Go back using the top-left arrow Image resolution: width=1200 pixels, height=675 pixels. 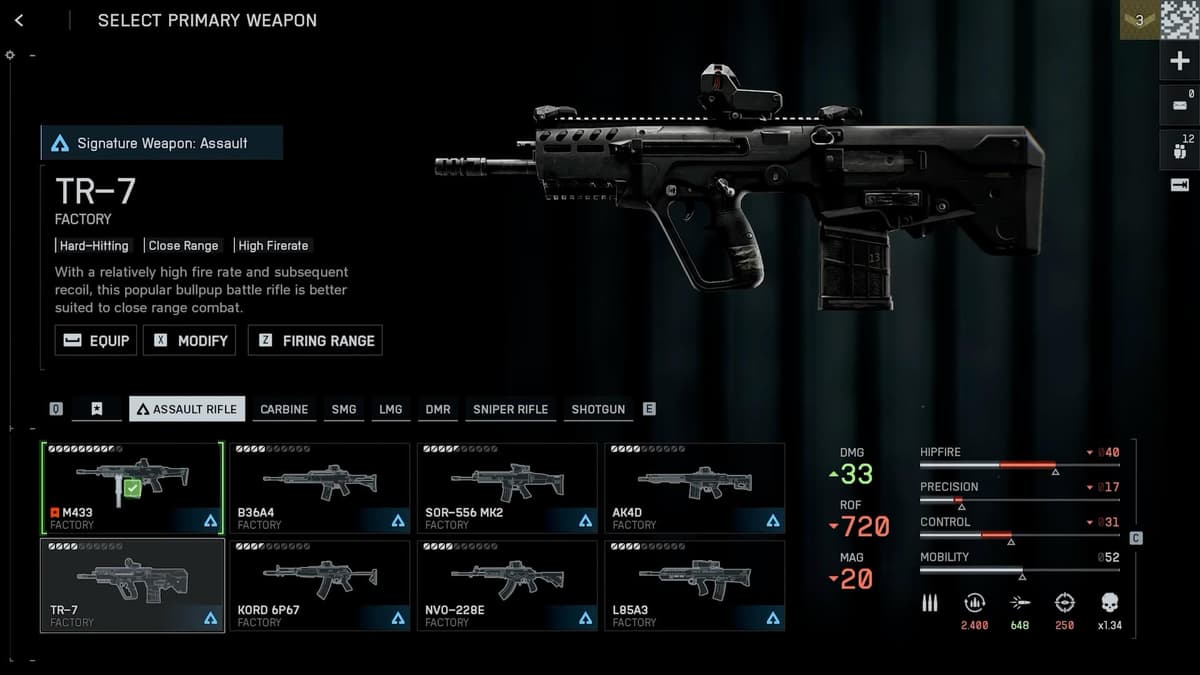point(19,20)
